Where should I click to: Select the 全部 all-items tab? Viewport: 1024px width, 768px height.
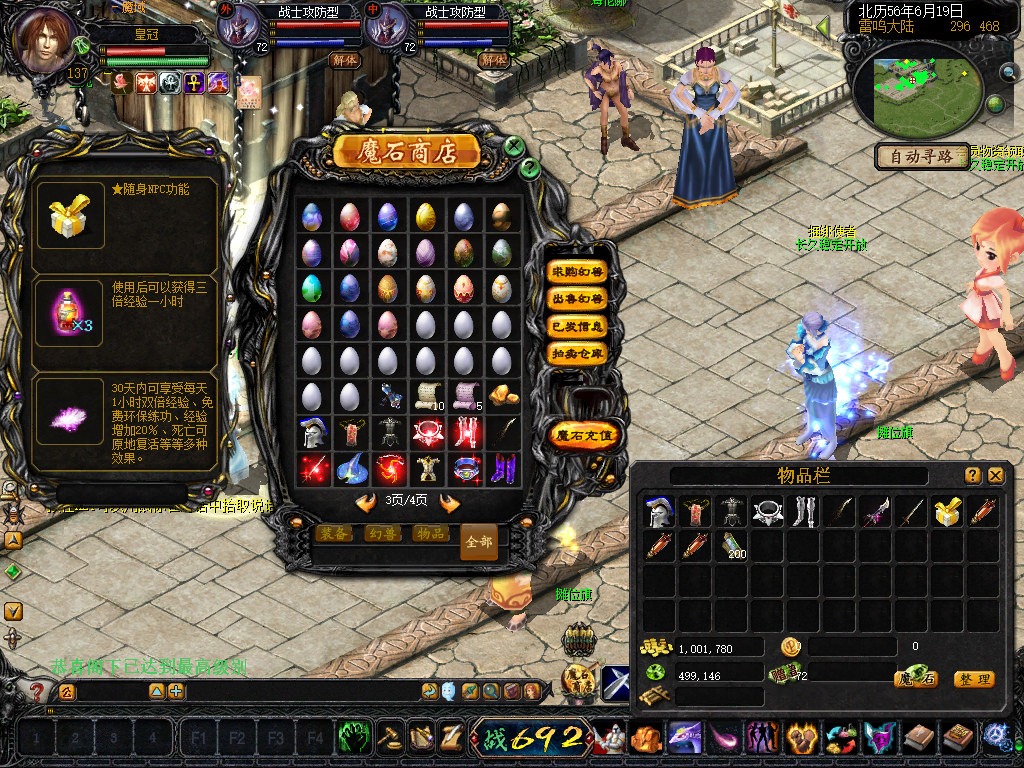[479, 542]
